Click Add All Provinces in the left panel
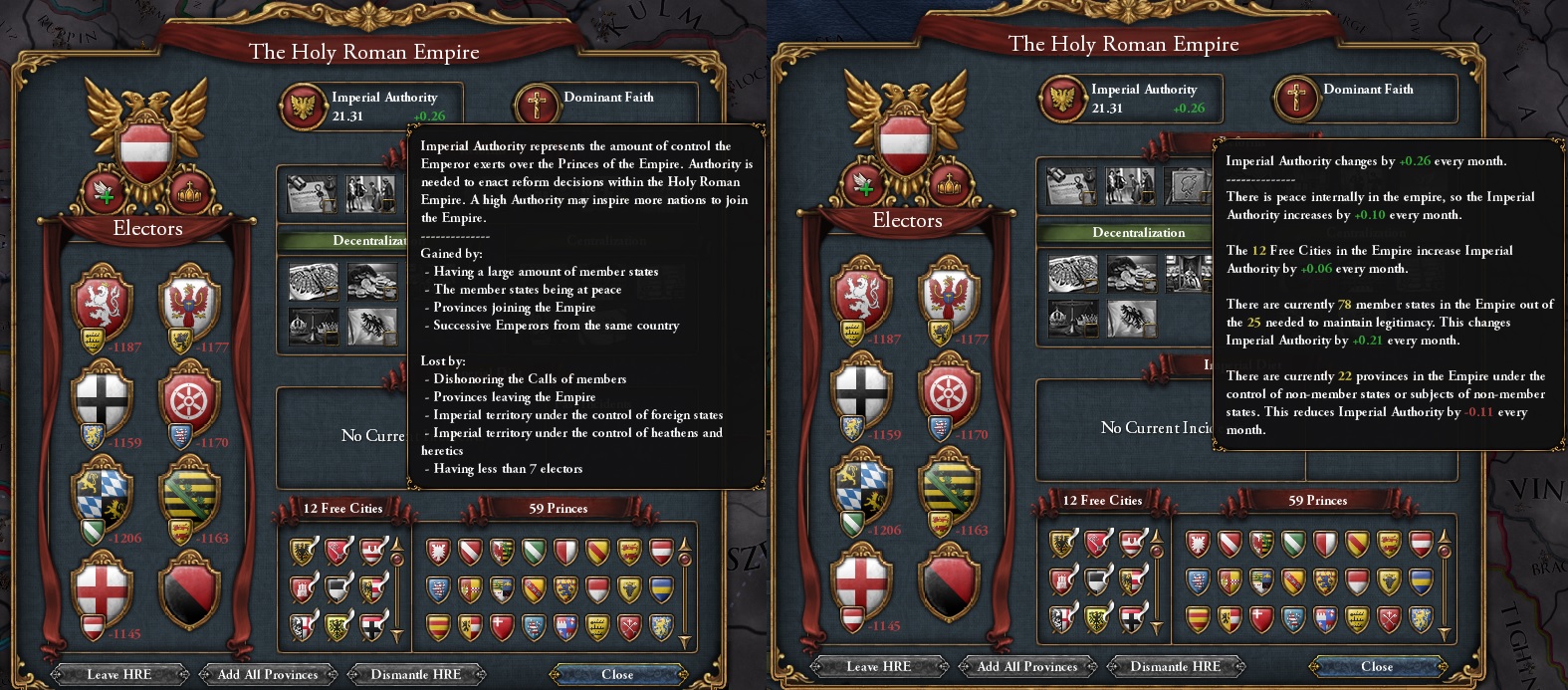 pos(268,674)
